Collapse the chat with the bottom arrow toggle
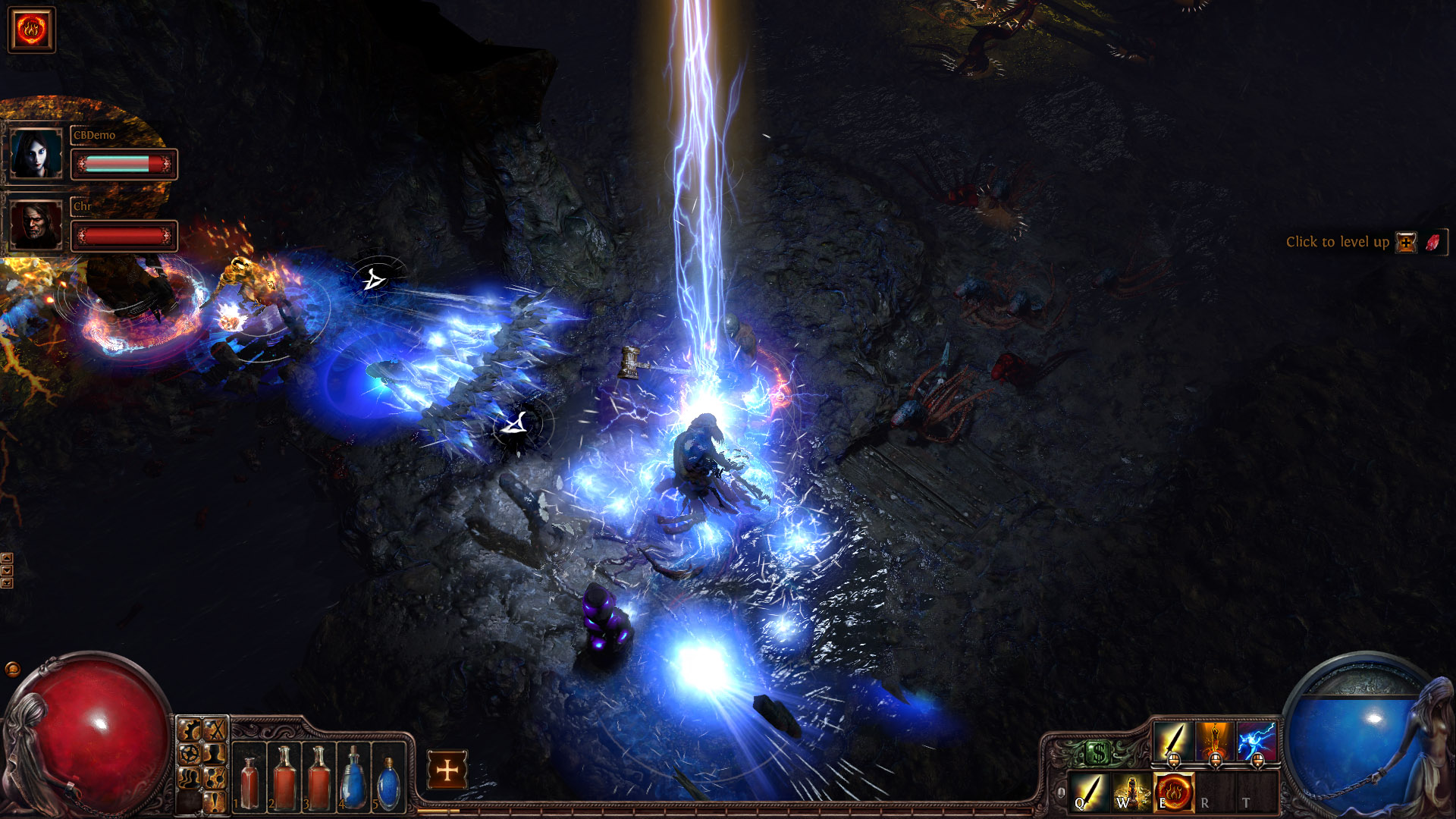 coord(7,583)
